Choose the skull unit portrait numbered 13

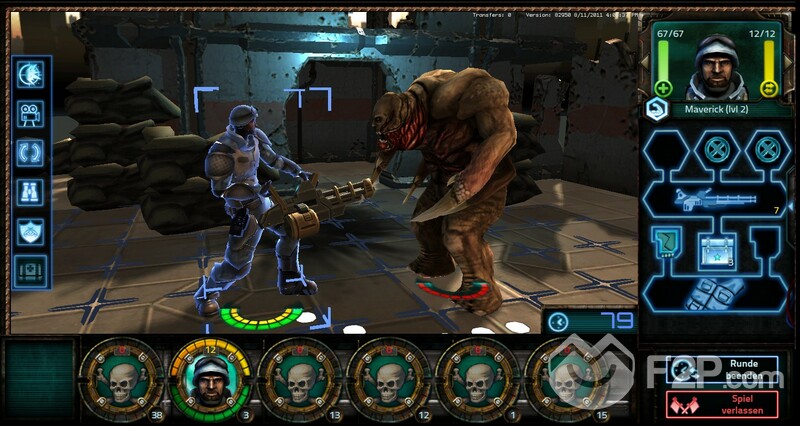(x=298, y=382)
